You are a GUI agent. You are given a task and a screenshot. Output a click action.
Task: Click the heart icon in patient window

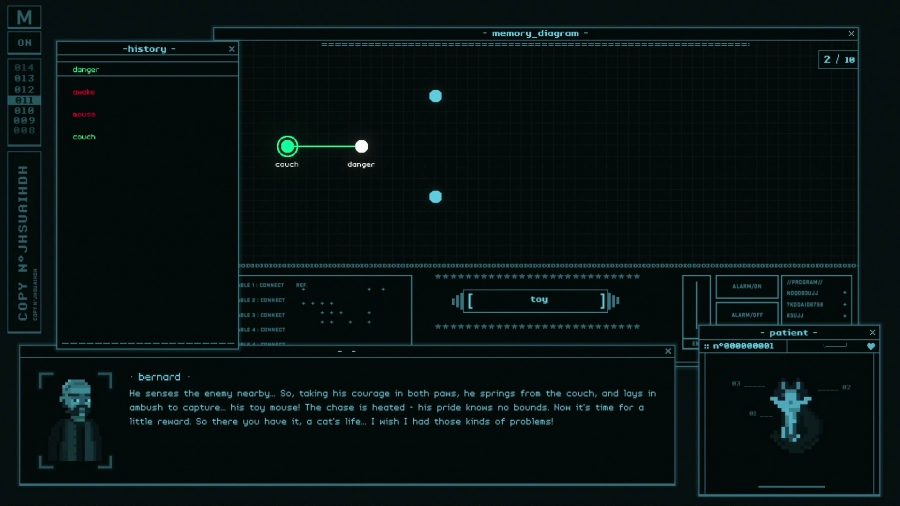(871, 346)
